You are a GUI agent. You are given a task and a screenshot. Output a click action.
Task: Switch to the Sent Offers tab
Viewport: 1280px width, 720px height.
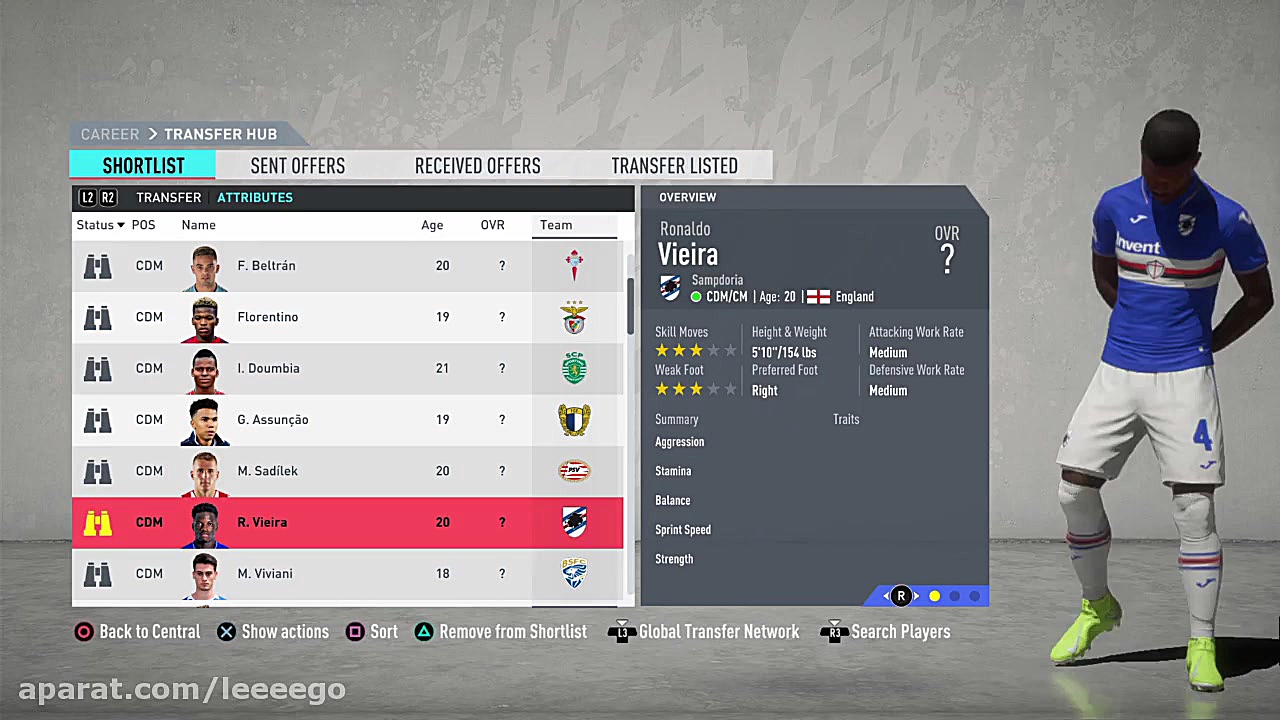tap(297, 166)
